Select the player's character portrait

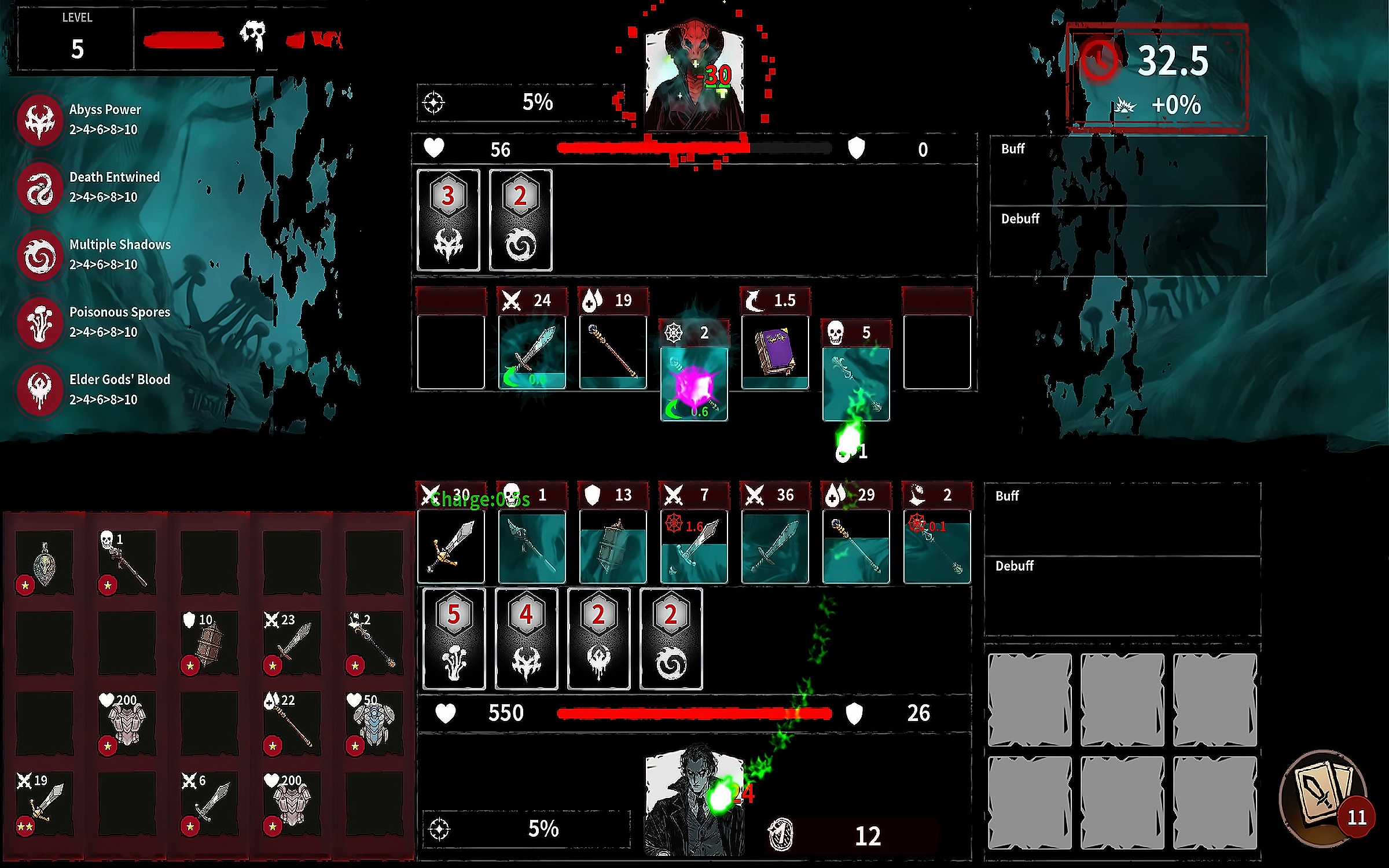click(694, 801)
